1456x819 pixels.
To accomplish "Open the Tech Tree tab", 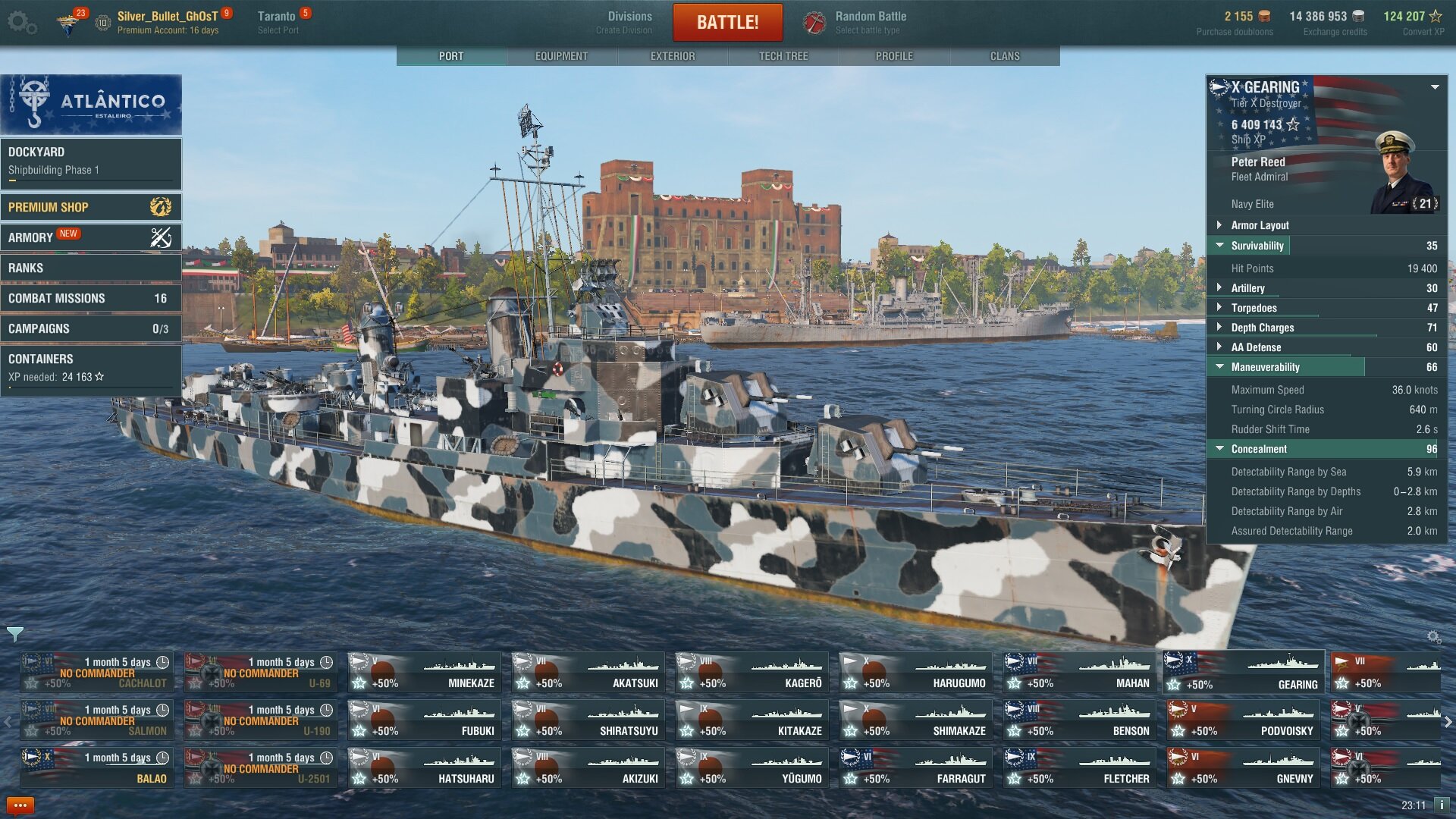I will click(783, 56).
